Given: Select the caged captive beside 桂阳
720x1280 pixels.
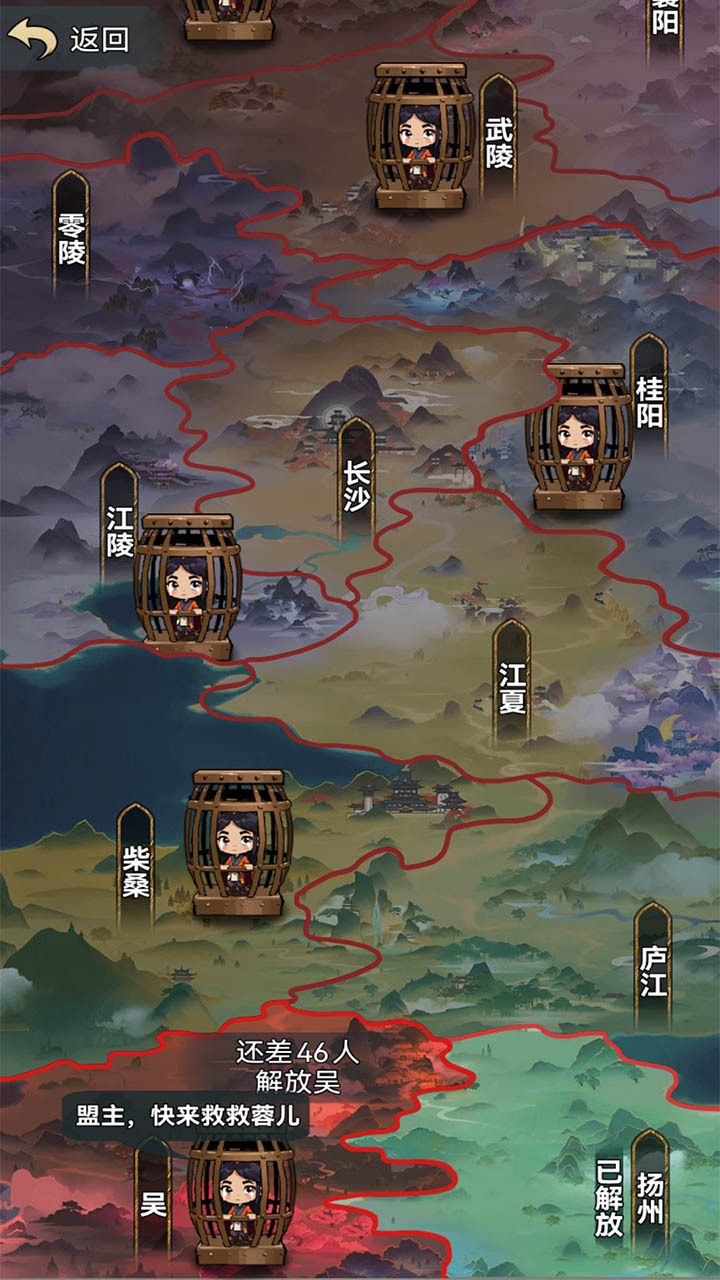Looking at the screenshot, I should (579, 436).
